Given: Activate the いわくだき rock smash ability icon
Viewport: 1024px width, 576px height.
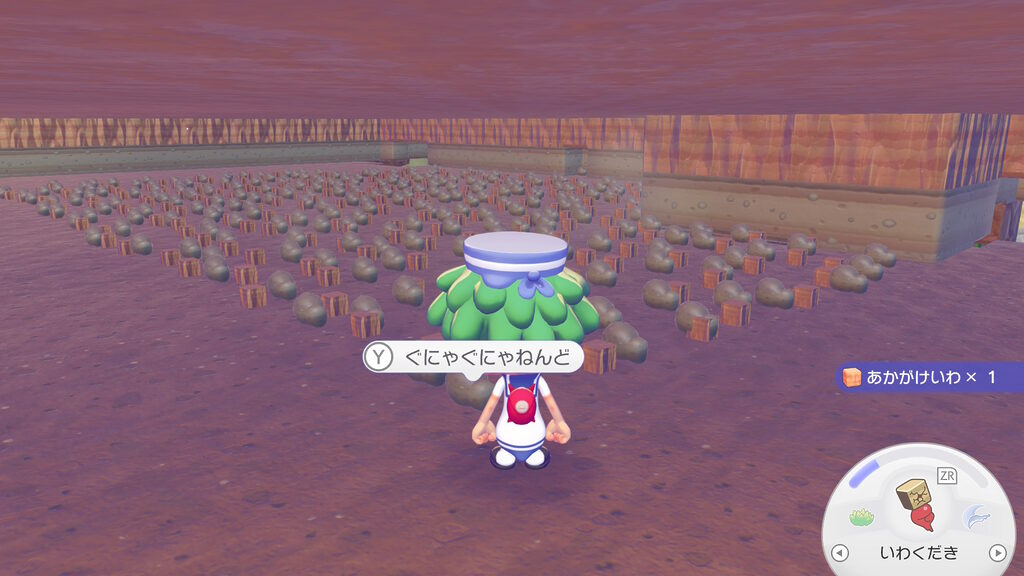Looking at the screenshot, I should click(x=918, y=503).
